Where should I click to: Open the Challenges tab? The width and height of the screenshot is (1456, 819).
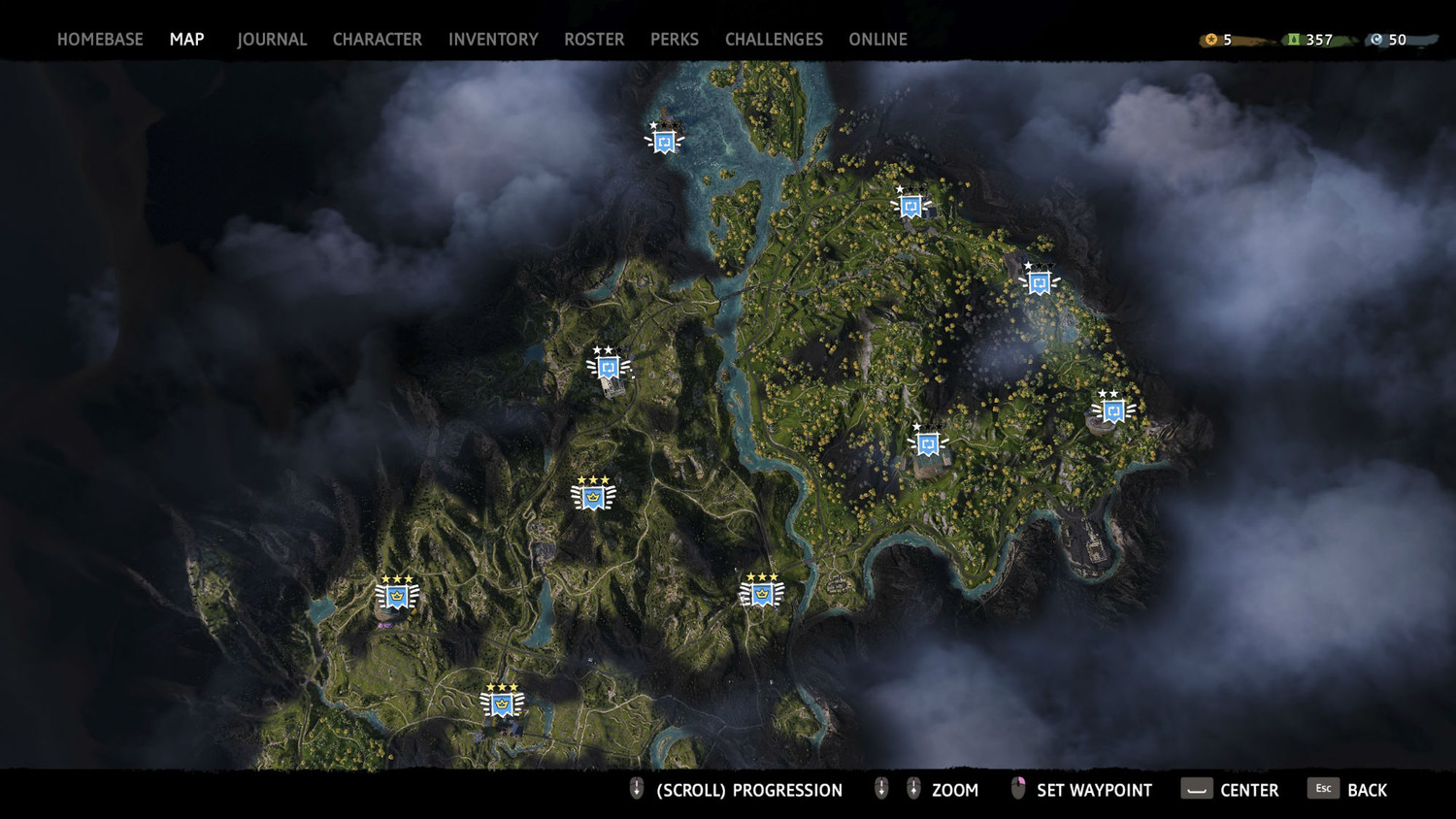point(774,40)
